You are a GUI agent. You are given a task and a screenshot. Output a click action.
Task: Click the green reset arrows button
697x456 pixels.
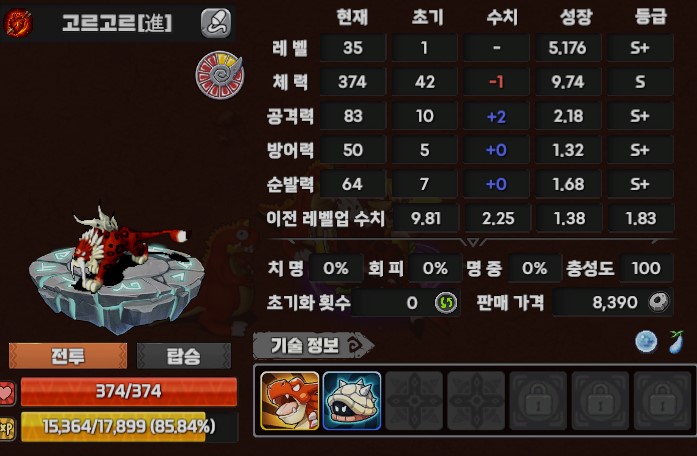(444, 303)
